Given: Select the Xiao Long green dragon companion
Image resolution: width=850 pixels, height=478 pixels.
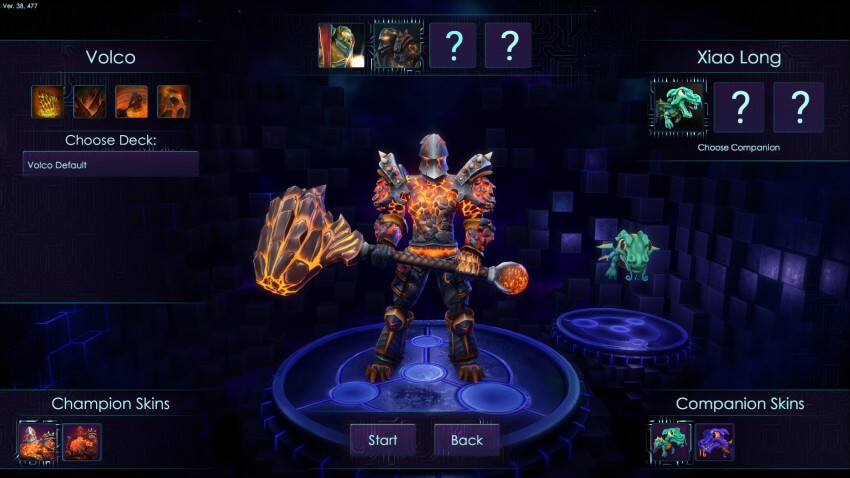Looking at the screenshot, I should coord(680,107).
